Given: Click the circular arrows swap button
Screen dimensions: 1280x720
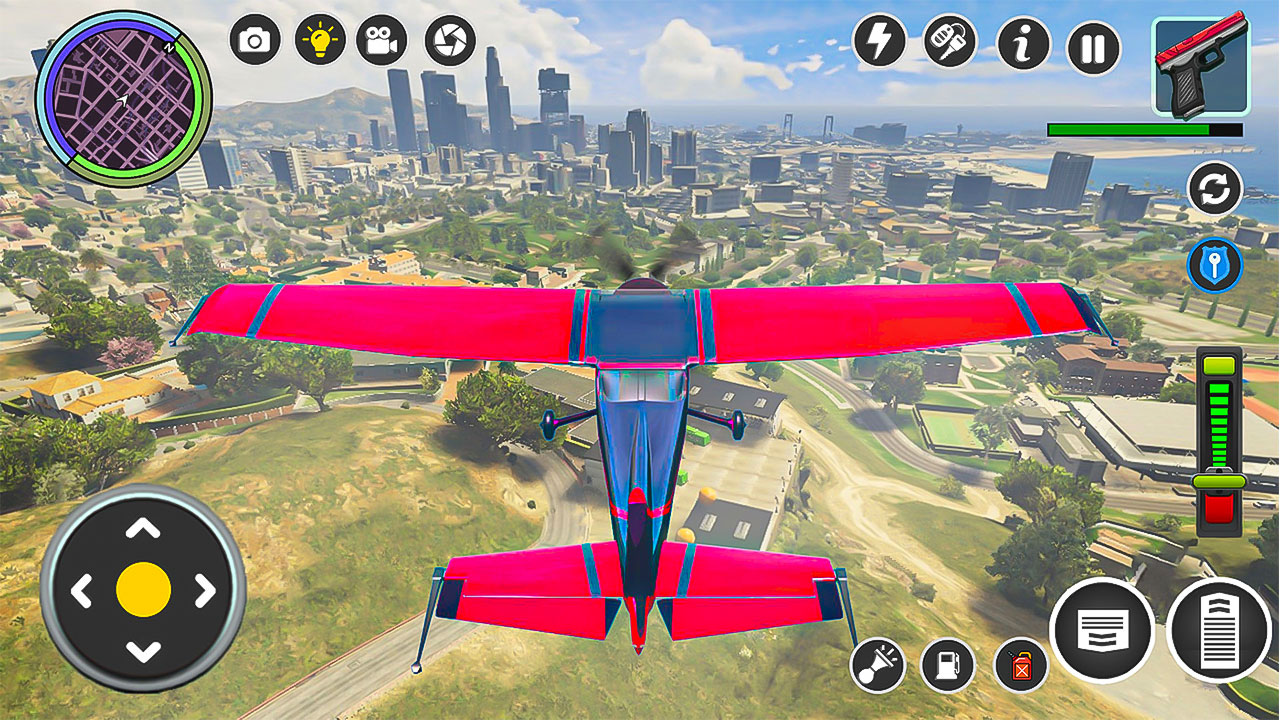Looking at the screenshot, I should (x=1214, y=188).
